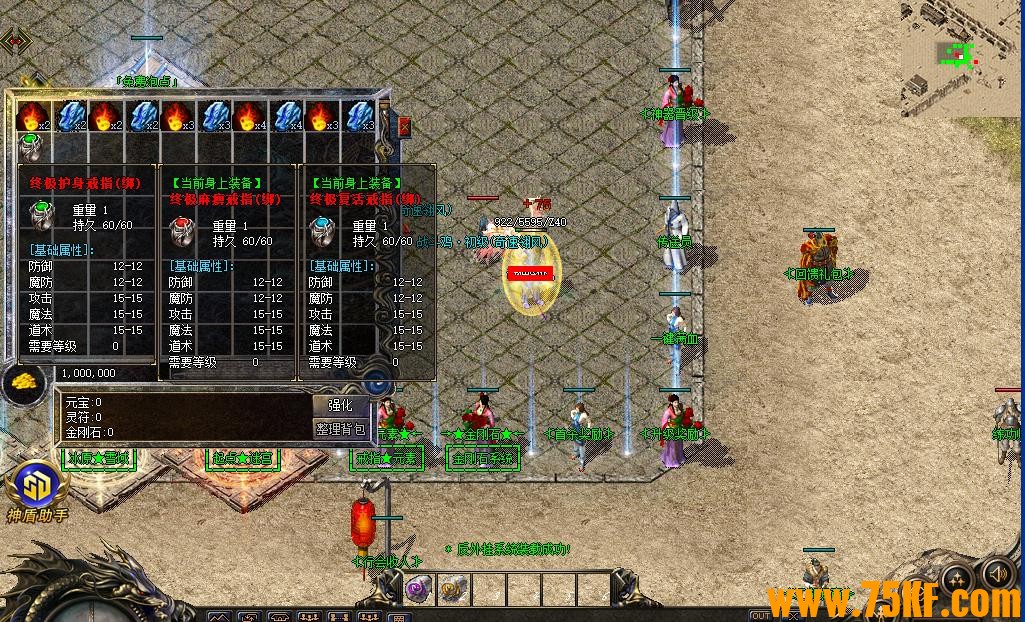Use the golden scroll in the hotbar
The width and height of the screenshot is (1025, 622).
point(452,590)
